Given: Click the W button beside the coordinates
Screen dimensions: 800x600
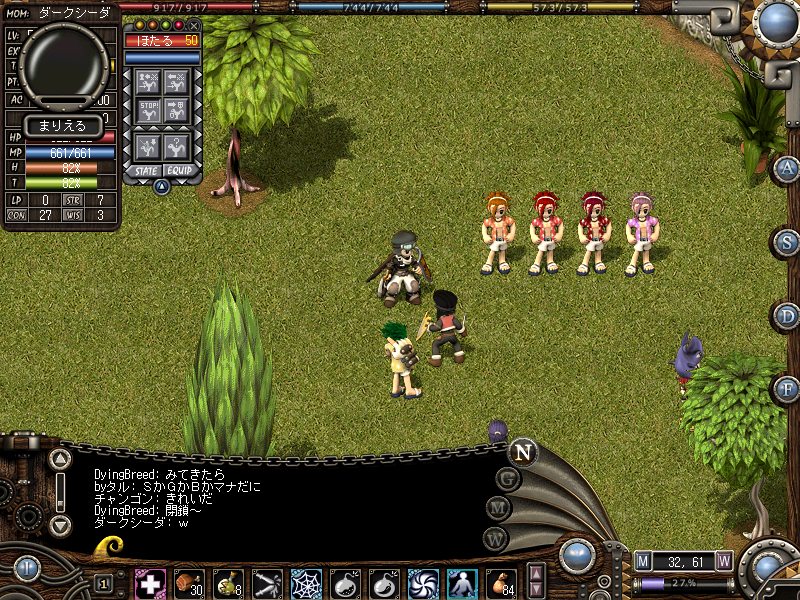Looking at the screenshot, I should coord(724,560).
